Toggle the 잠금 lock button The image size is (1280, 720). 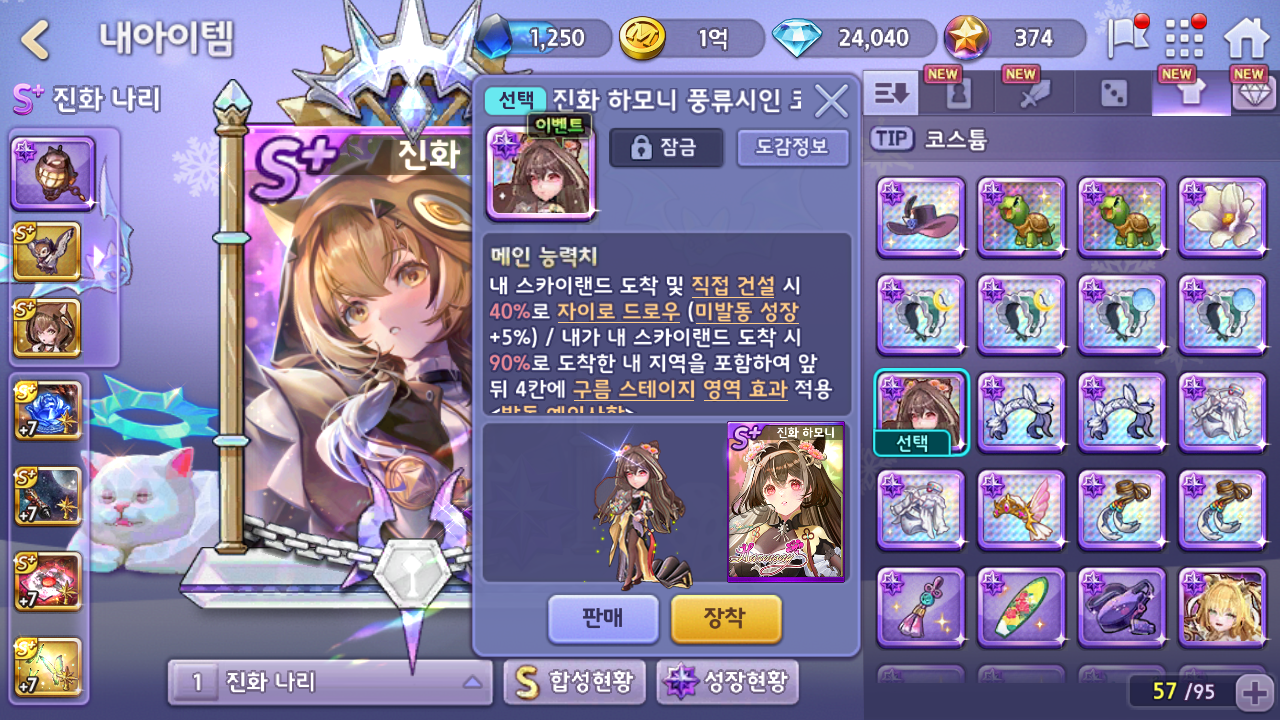(666, 148)
